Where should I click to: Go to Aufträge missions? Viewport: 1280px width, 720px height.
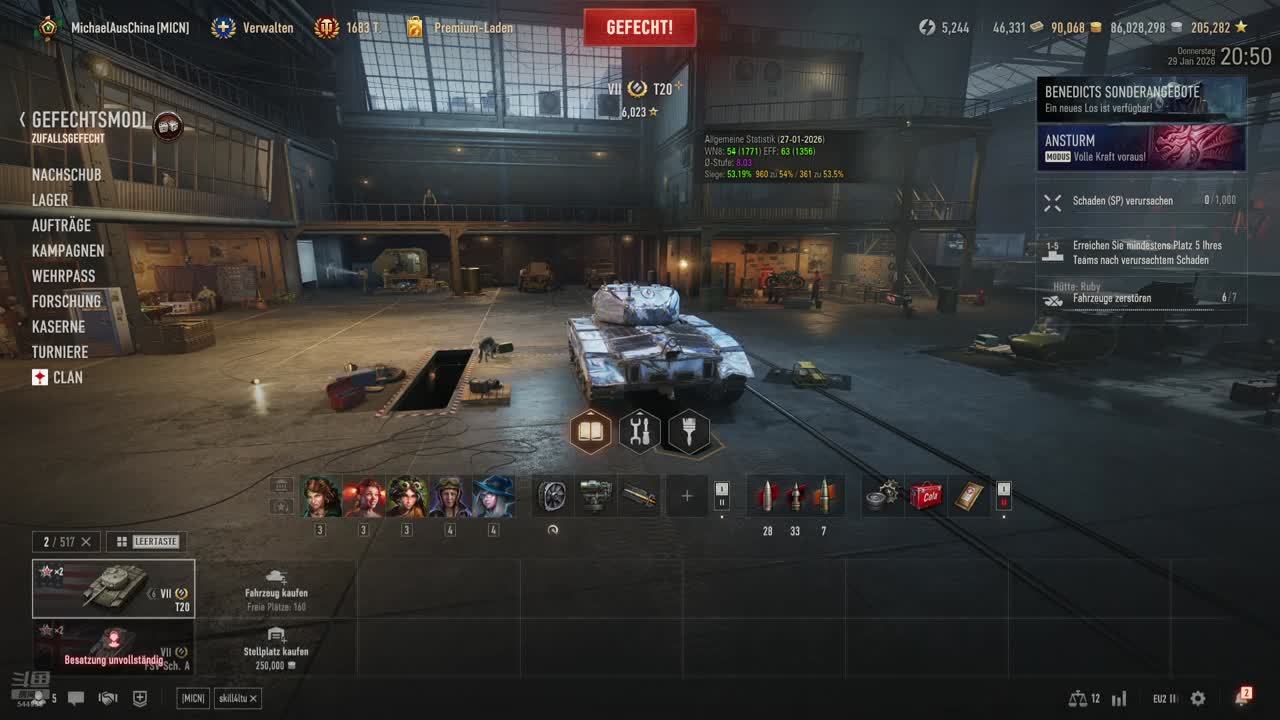[x=61, y=226]
